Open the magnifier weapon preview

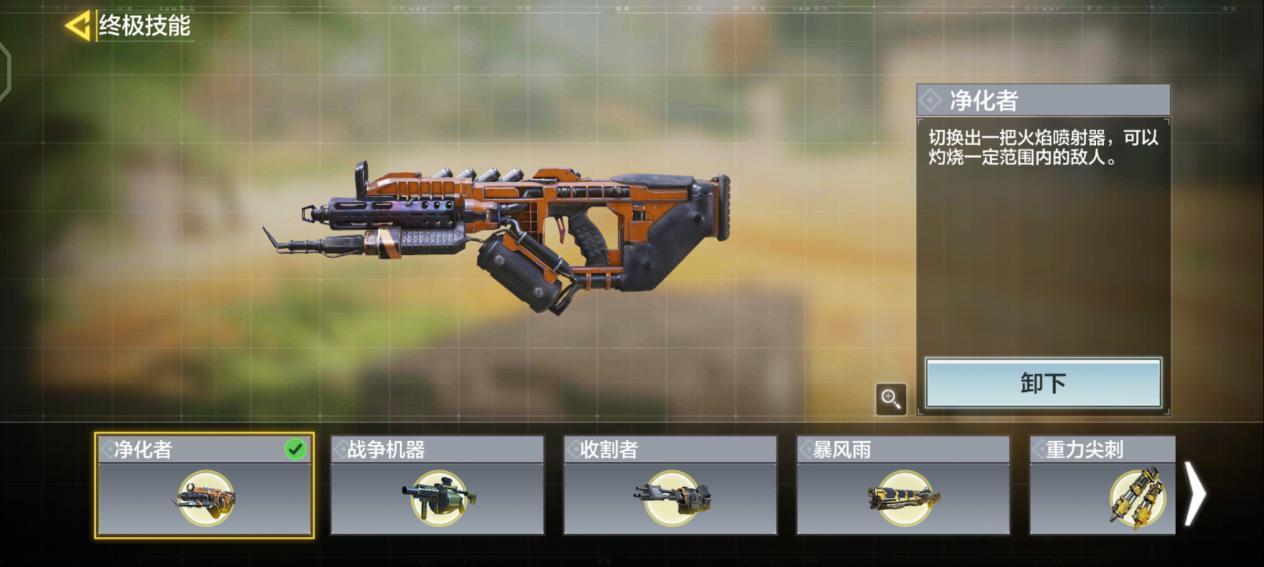[890, 399]
